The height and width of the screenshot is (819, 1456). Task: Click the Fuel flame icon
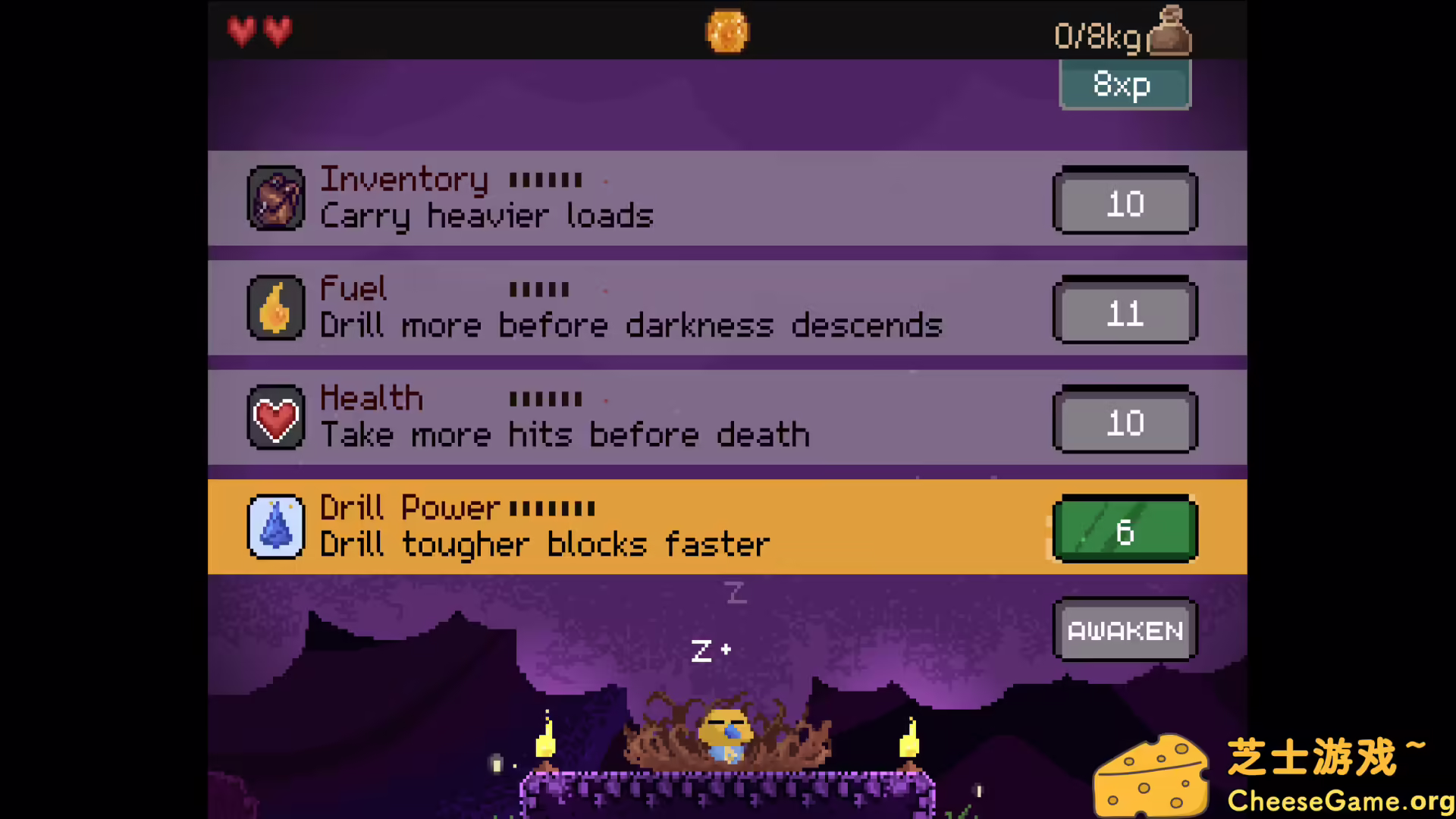coord(276,308)
